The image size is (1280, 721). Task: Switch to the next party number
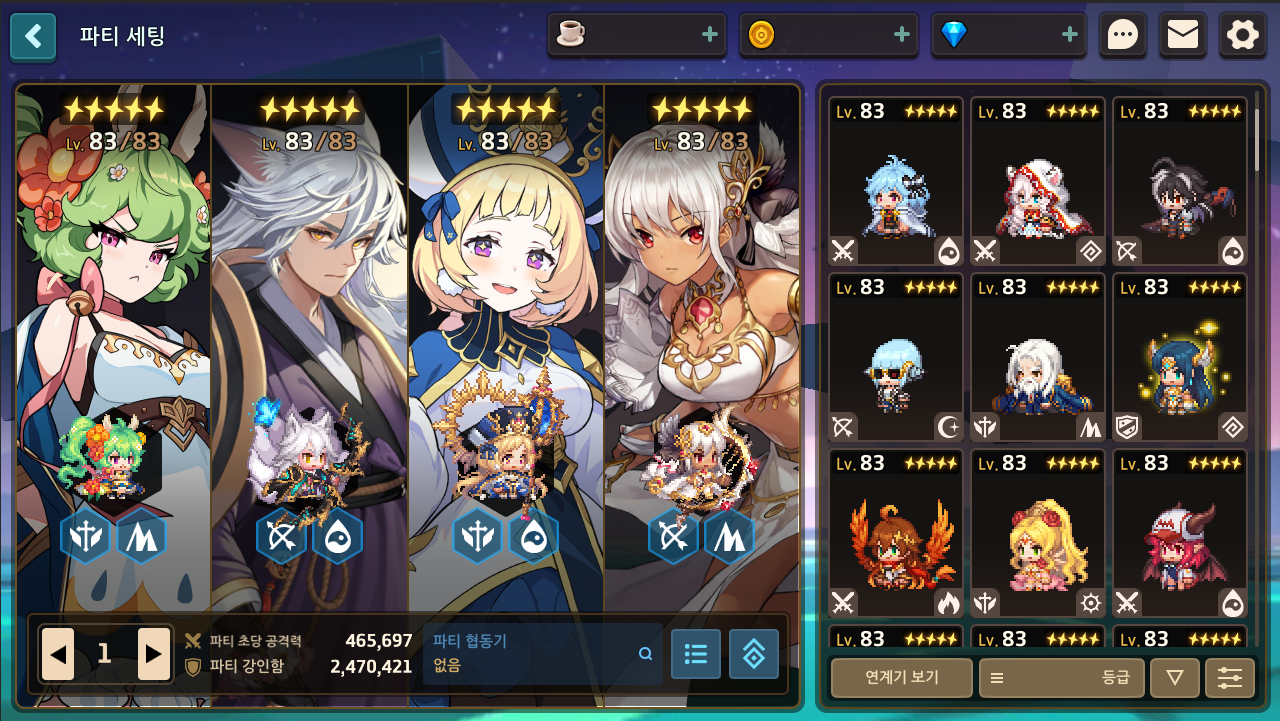[153, 655]
